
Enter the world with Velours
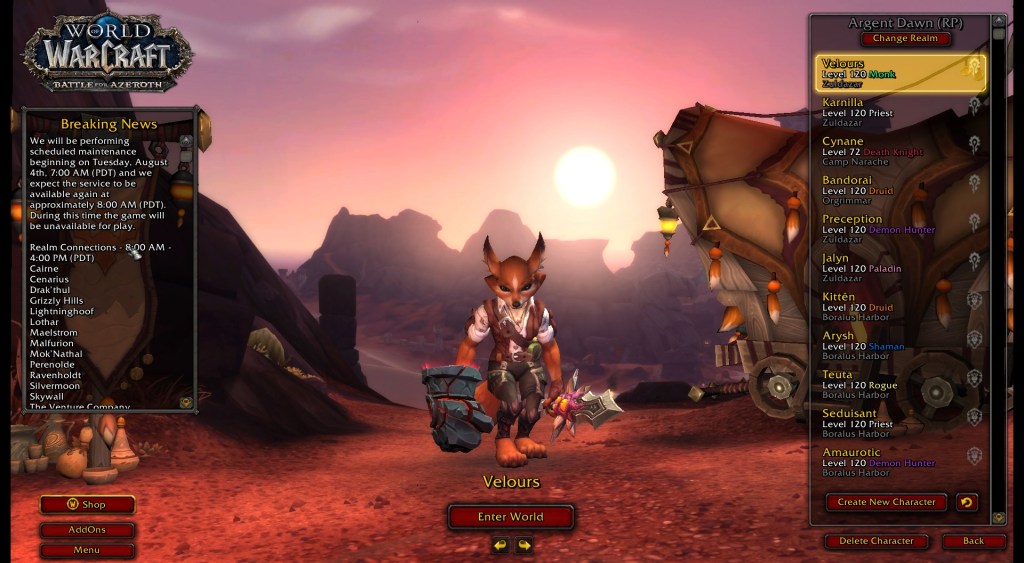click(x=510, y=517)
